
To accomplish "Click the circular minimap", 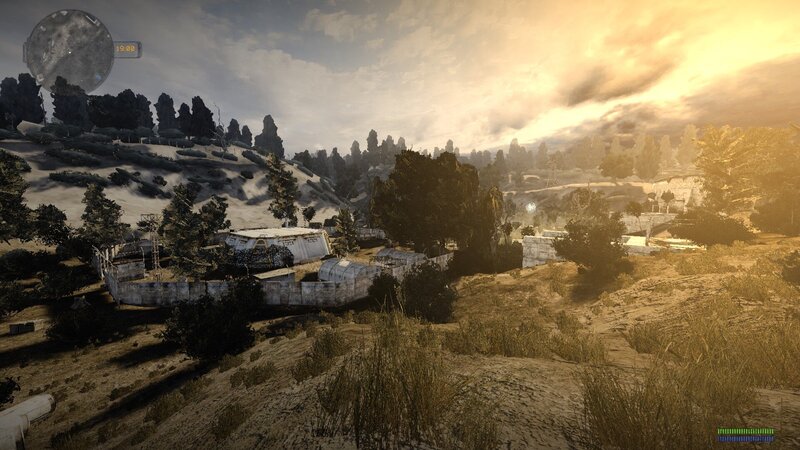I will click(68, 50).
